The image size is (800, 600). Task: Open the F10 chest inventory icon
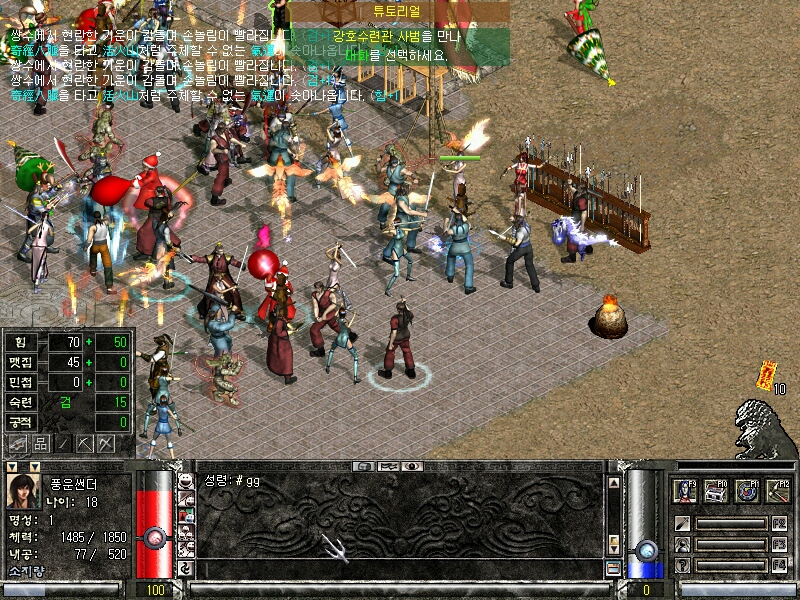[716, 491]
